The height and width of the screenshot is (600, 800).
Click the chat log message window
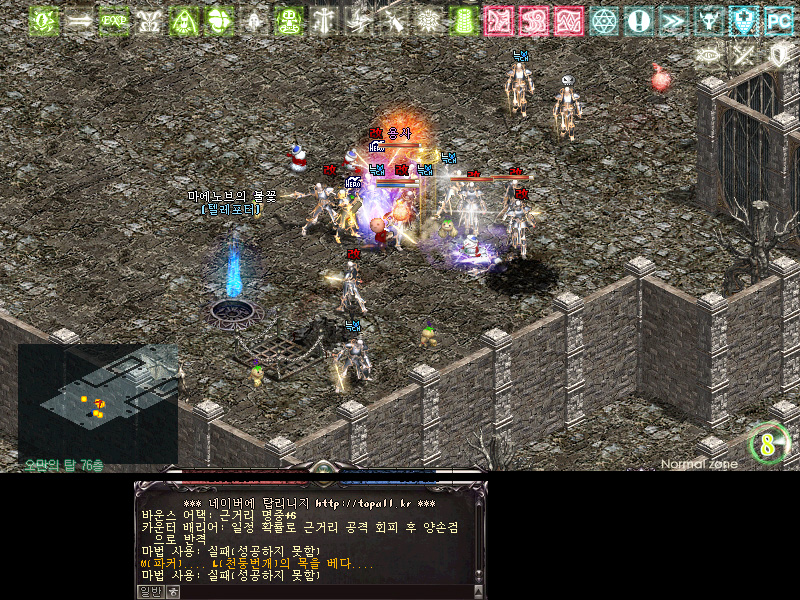pos(310,536)
